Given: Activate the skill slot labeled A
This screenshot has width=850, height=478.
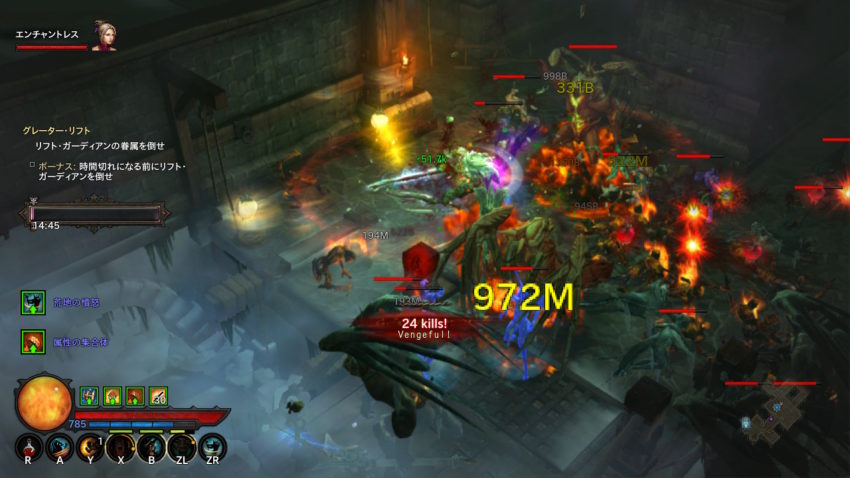Looking at the screenshot, I should click(61, 447).
